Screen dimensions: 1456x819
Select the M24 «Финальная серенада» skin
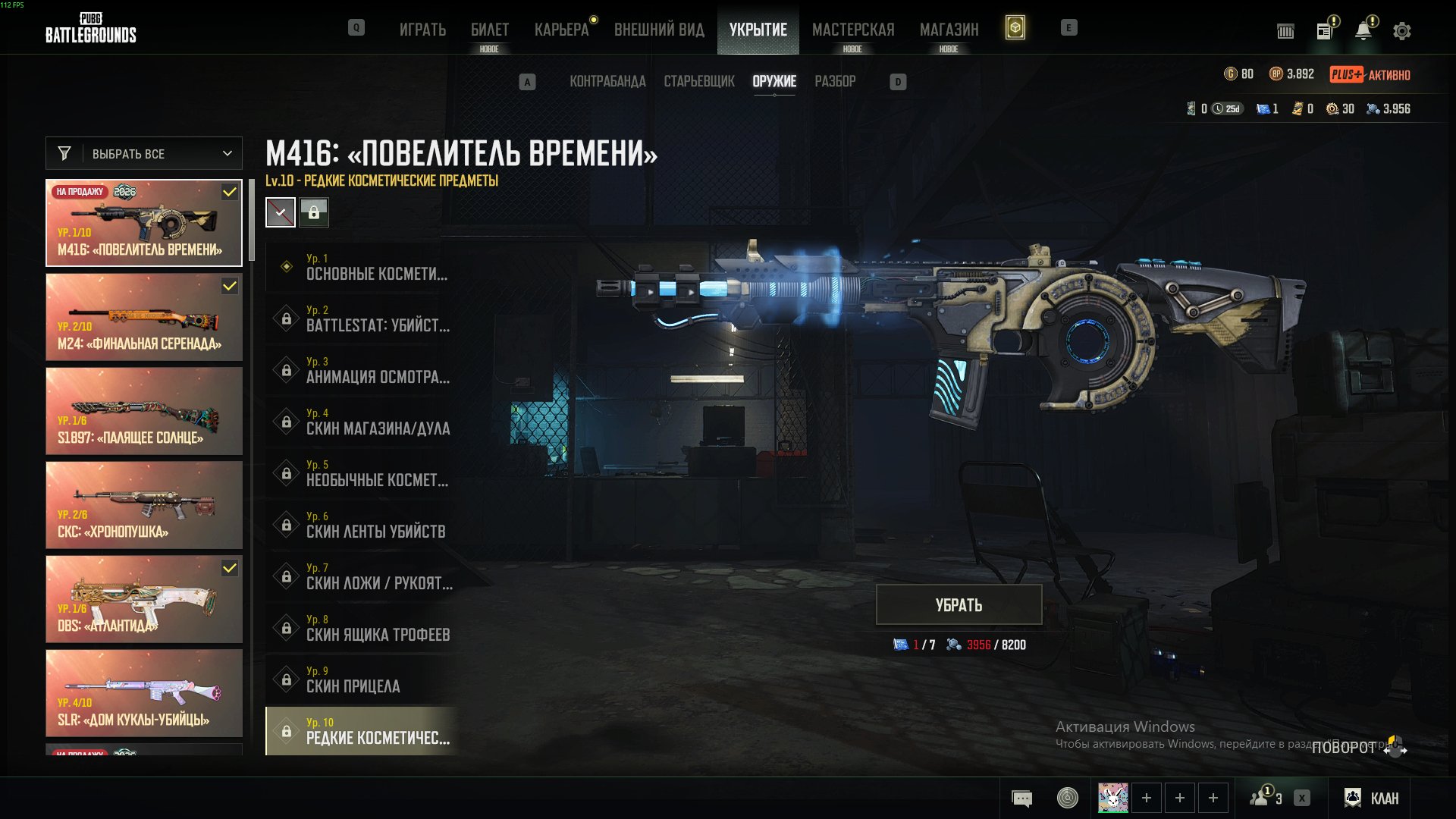click(144, 317)
